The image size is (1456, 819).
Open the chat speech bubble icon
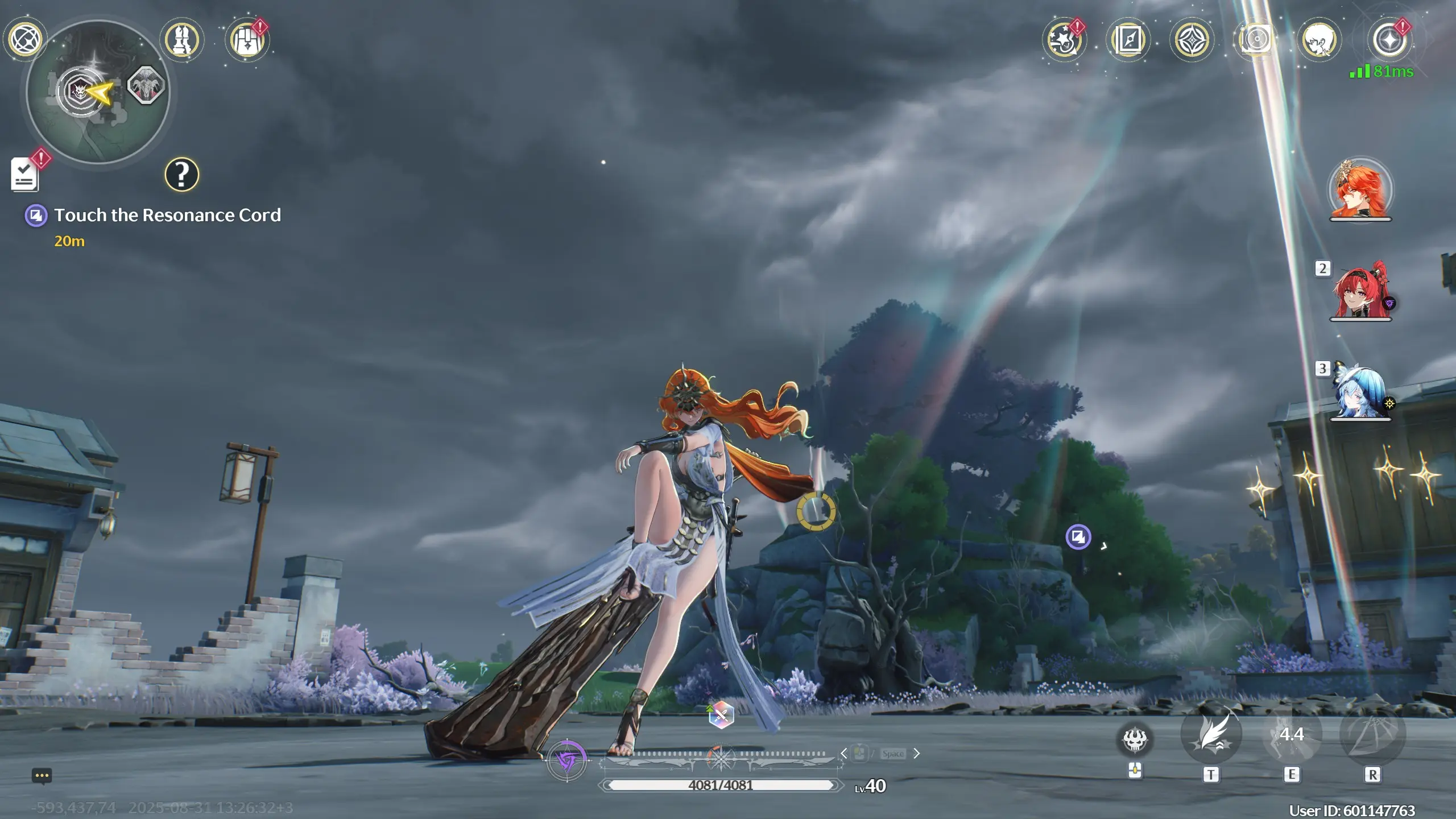coord(42,776)
